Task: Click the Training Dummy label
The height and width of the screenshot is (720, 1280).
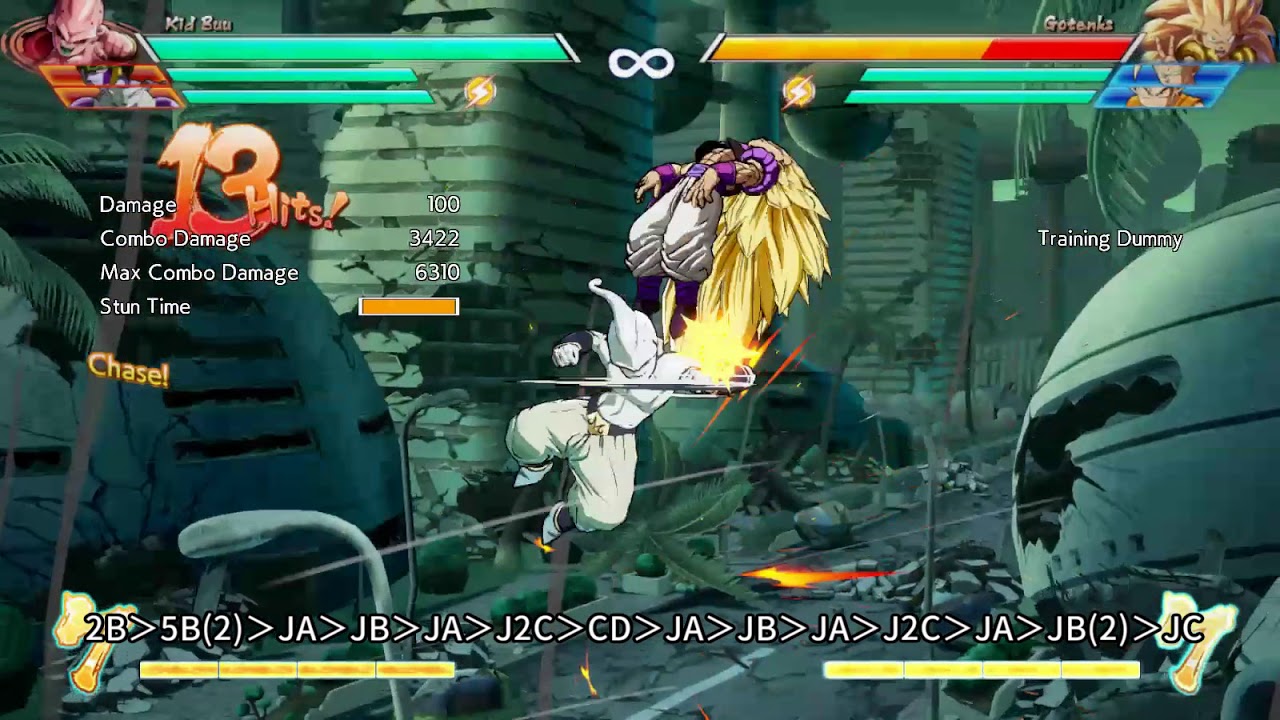Action: [1110, 239]
